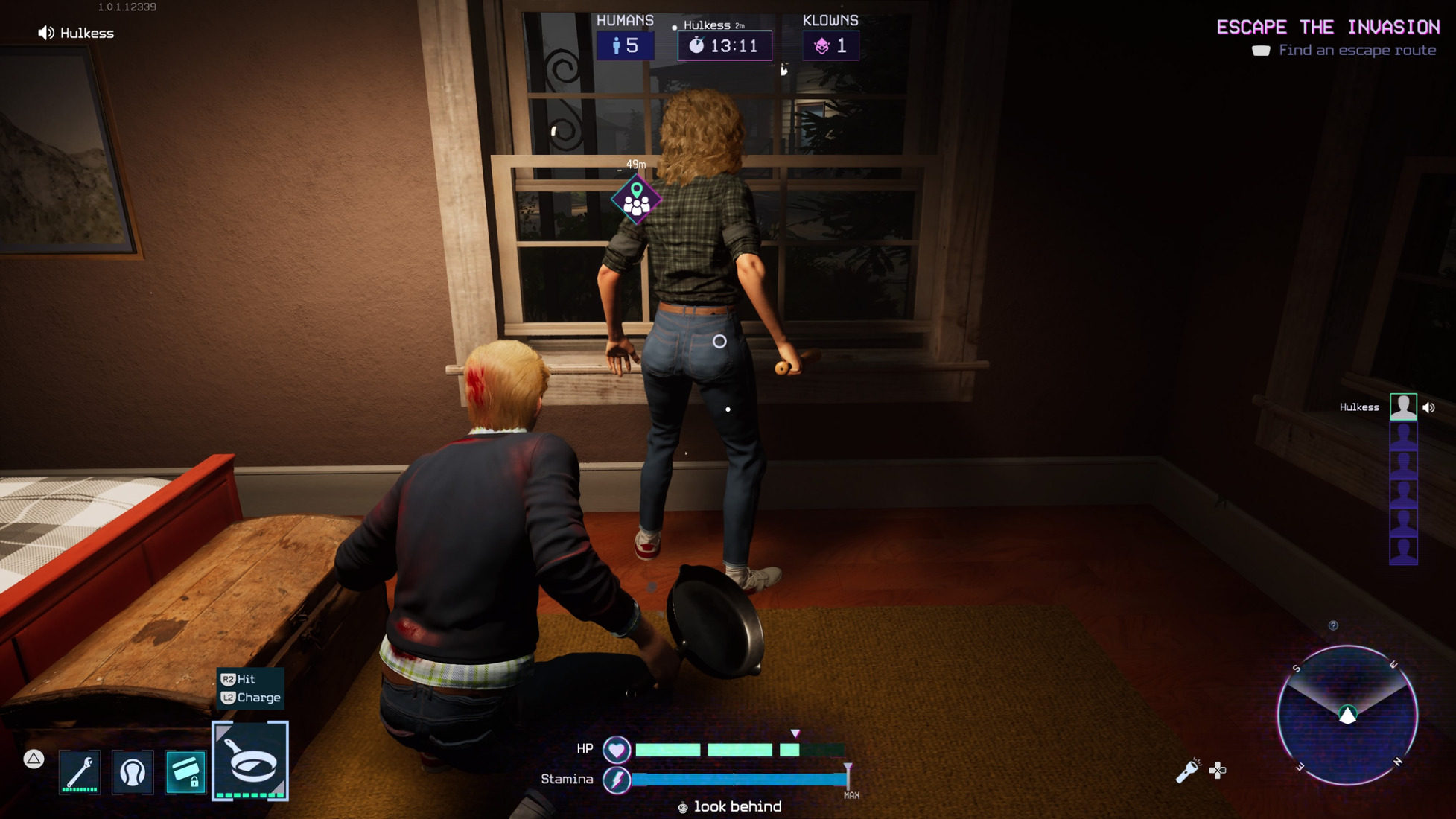1456x819 pixels.
Task: Click the humans group waypoint marker
Action: (636, 200)
